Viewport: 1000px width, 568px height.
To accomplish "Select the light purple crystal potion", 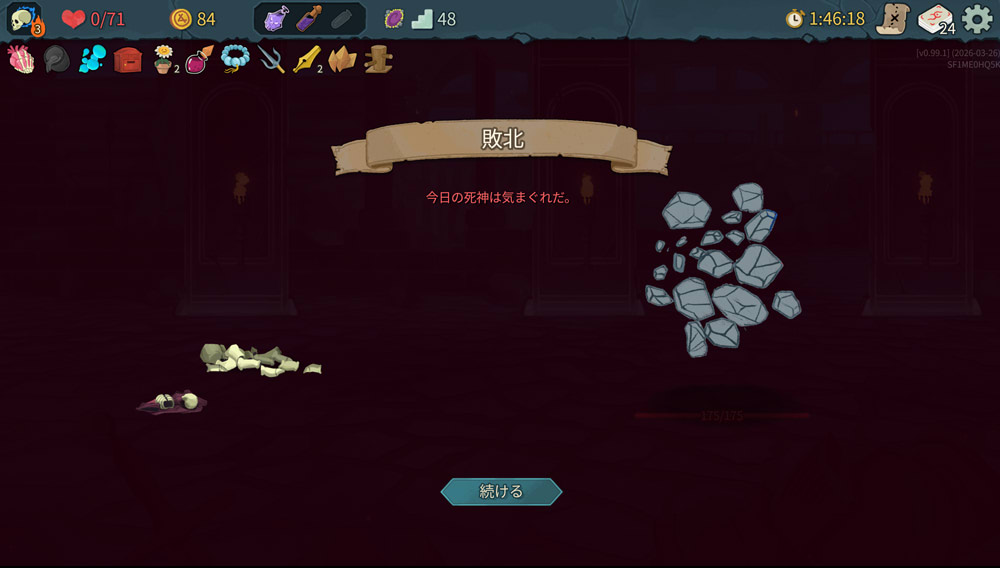I will pyautogui.click(x=277, y=19).
